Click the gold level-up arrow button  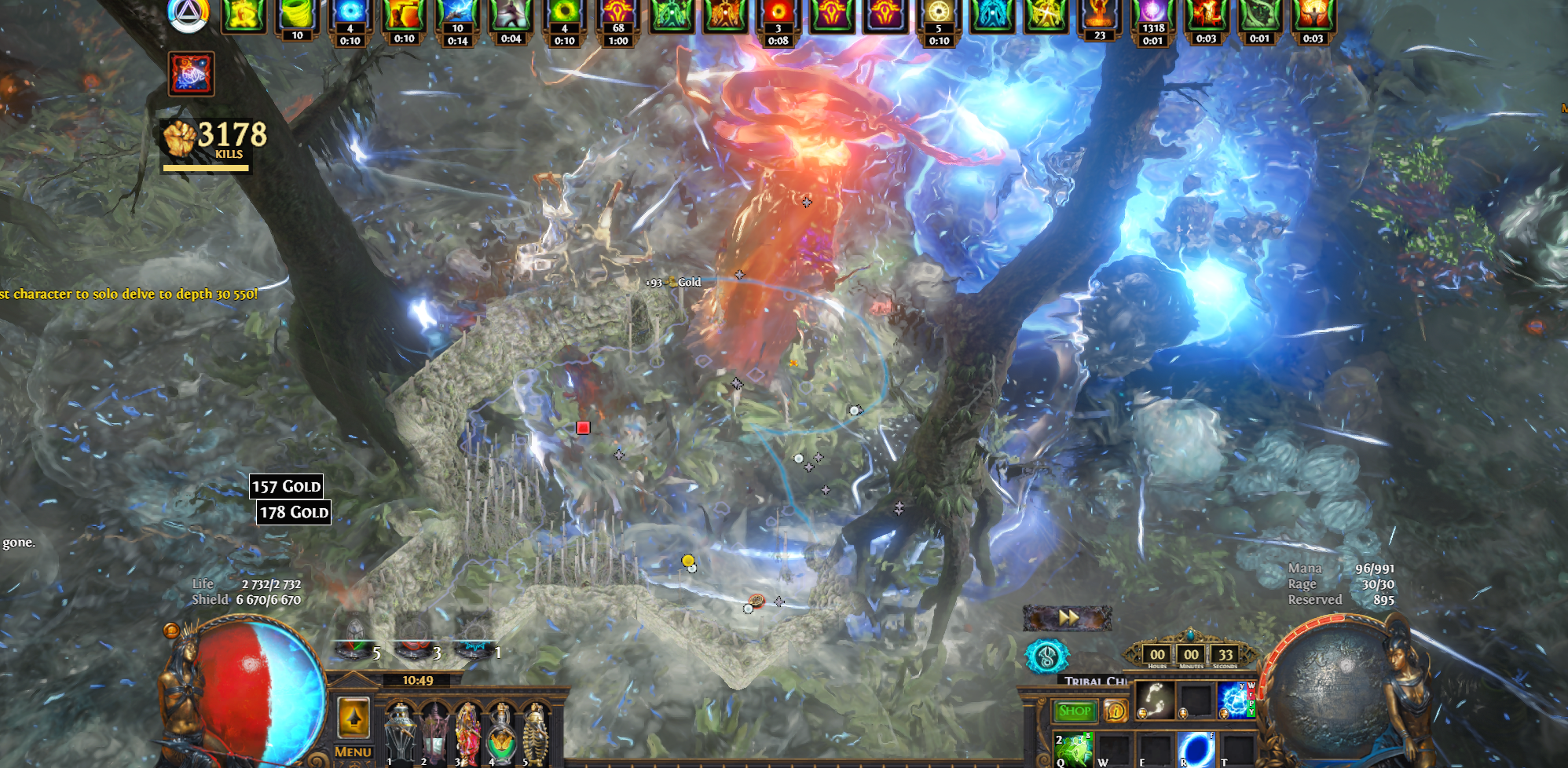tap(354, 717)
